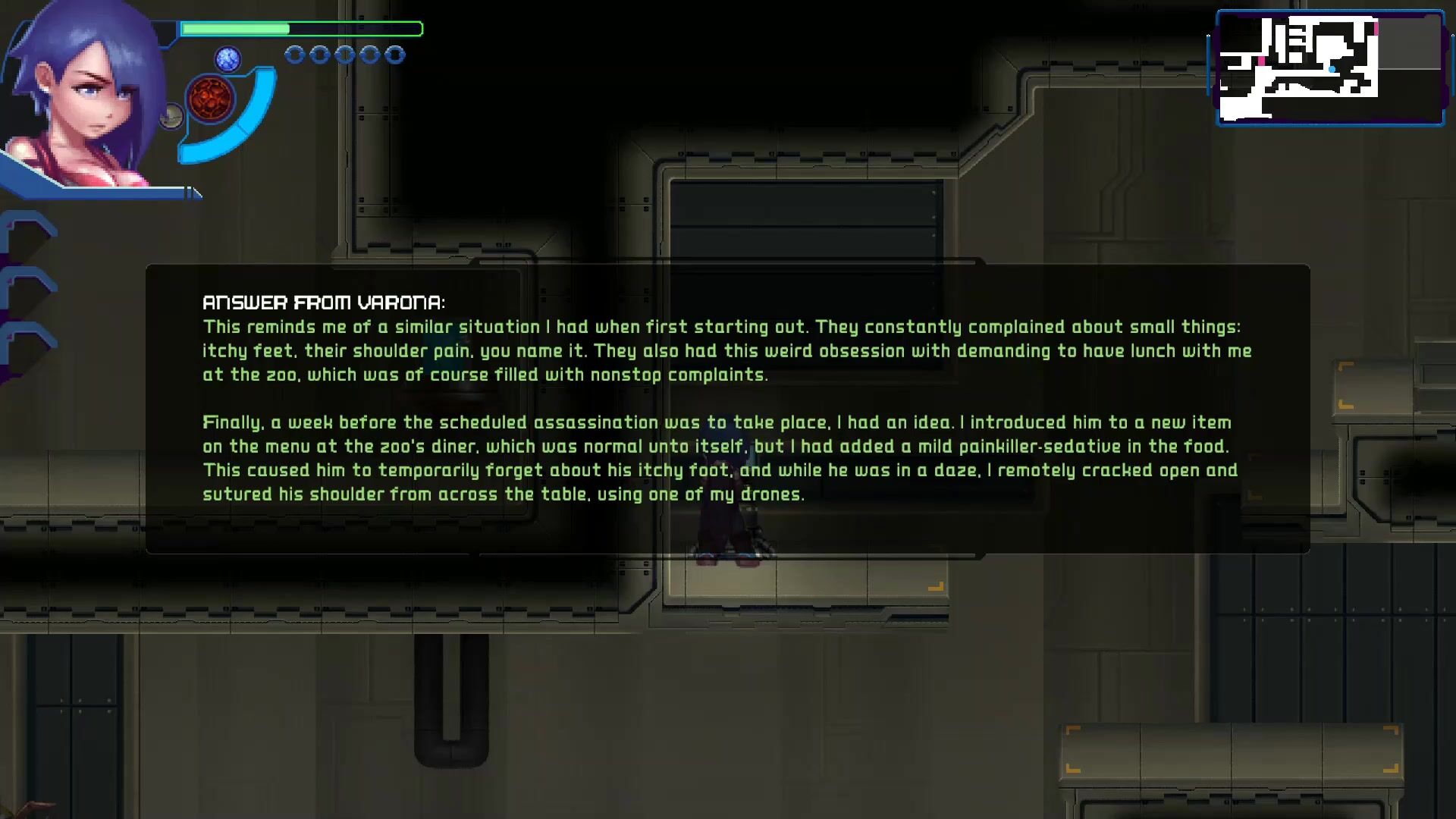Image resolution: width=1456 pixels, height=819 pixels.
Task: Click the red orb weapon icon
Action: tap(210, 99)
